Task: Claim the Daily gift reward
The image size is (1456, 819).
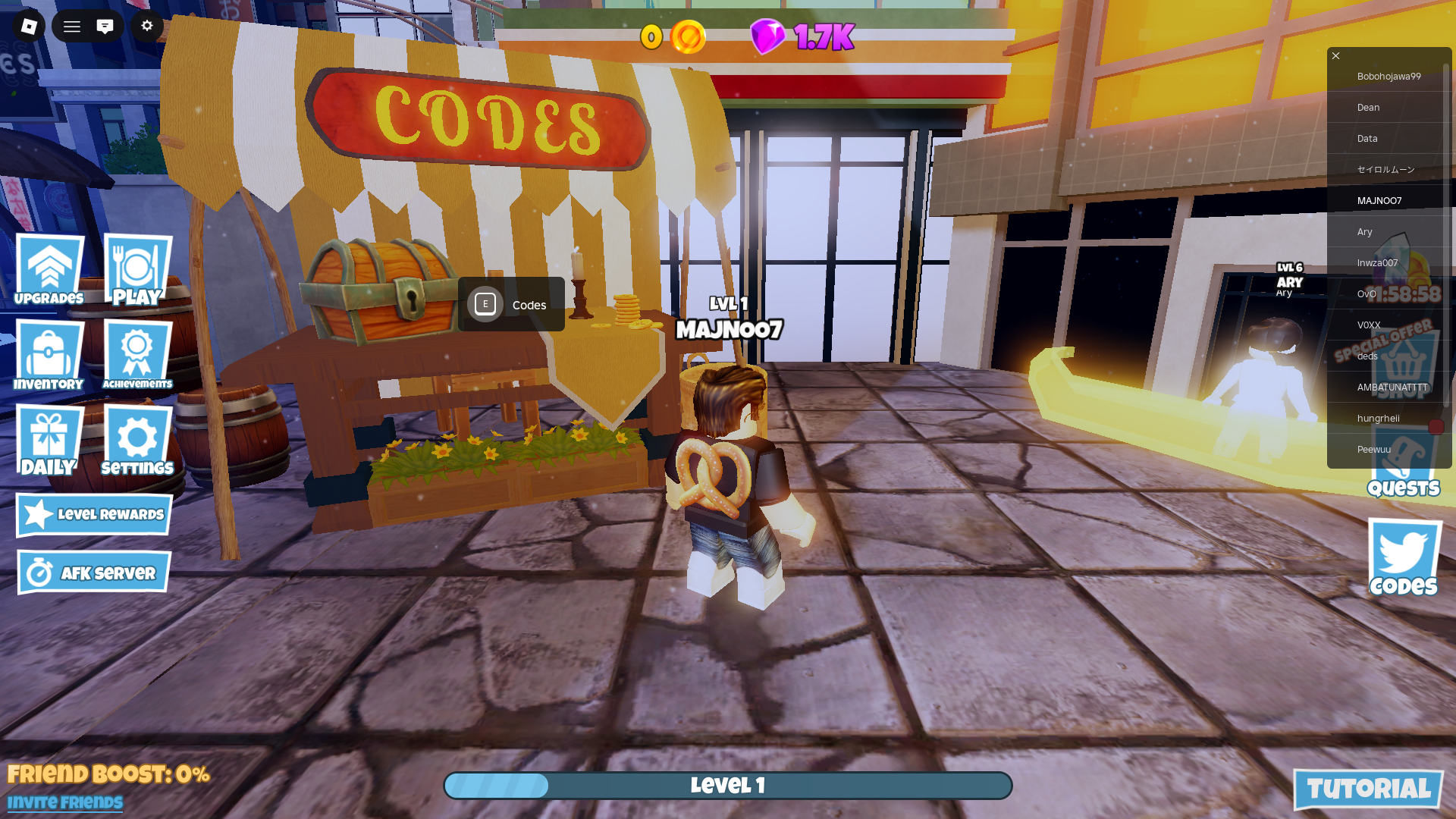Action: pyautogui.click(x=49, y=441)
